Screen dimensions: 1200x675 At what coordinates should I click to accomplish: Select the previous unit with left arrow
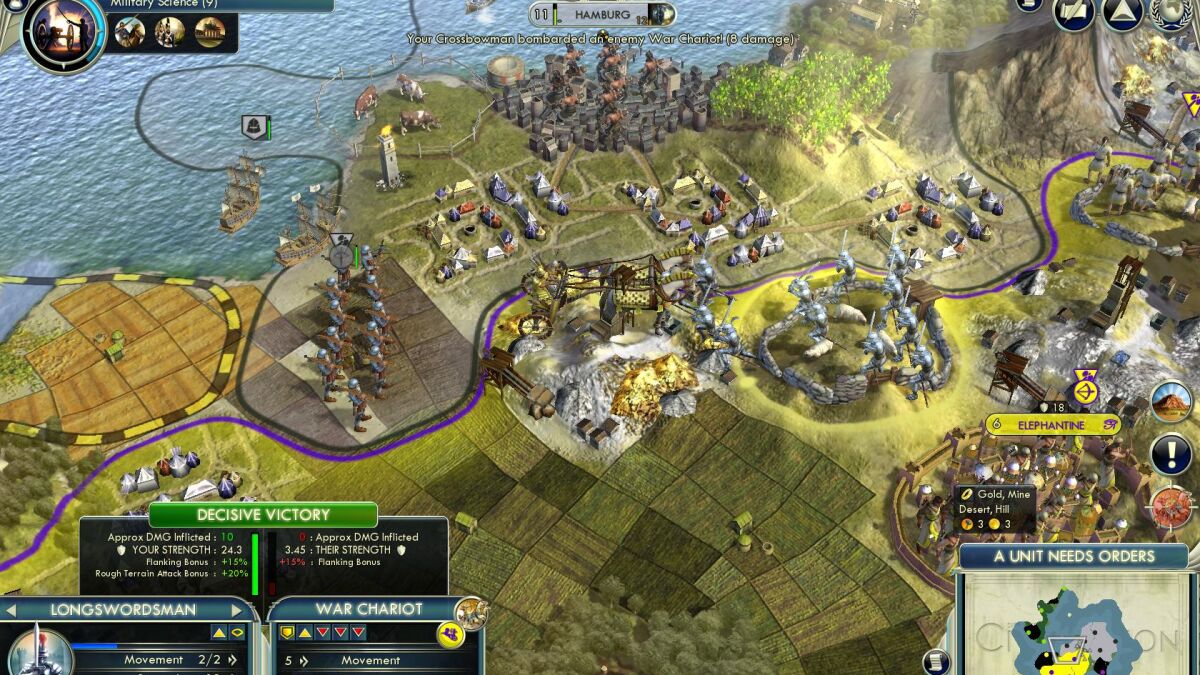[x=11, y=609]
